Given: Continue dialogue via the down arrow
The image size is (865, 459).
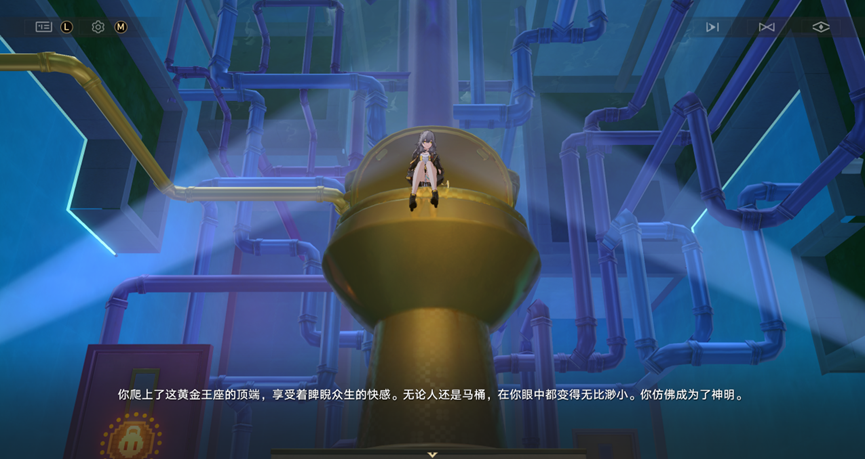Looking at the screenshot, I should pyautogui.click(x=432, y=454).
